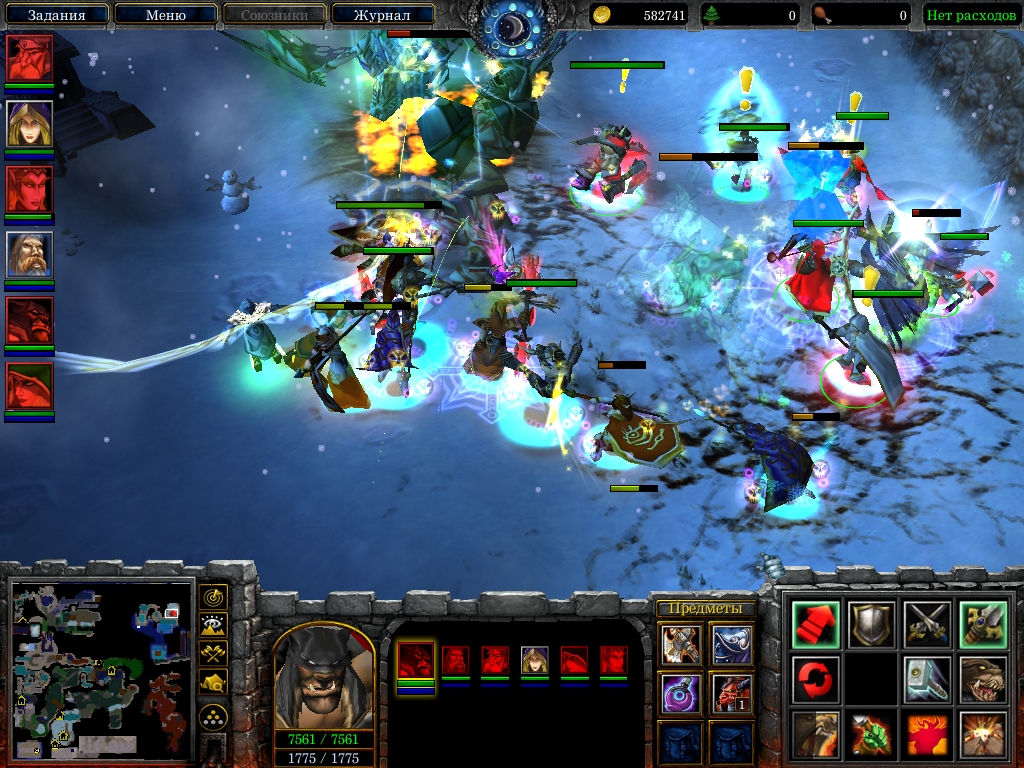
Task: Activate the red circular arrows ability
Action: coord(815,679)
